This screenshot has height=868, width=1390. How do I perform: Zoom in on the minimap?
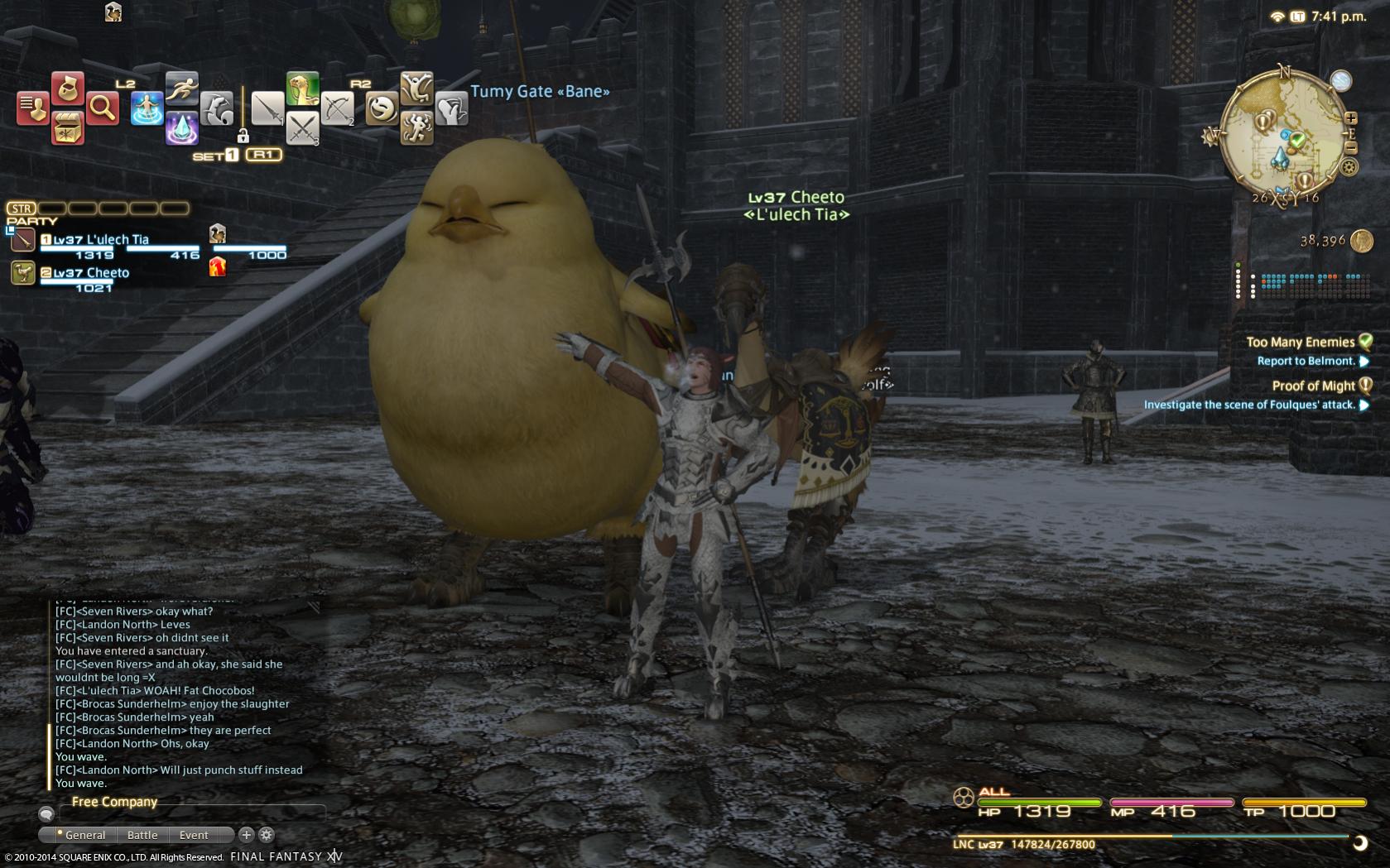[1350, 118]
